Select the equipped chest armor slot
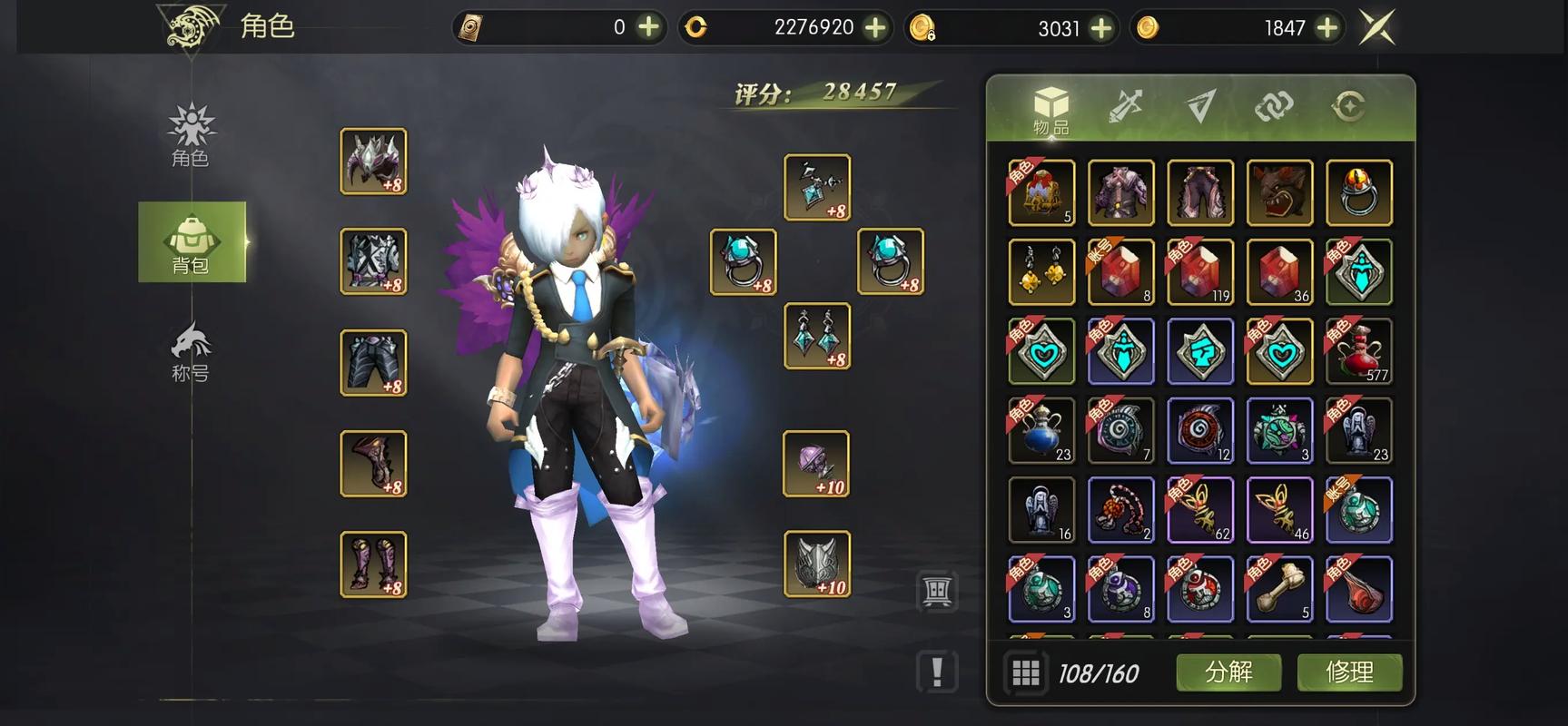This screenshot has width=1568, height=726. [373, 261]
